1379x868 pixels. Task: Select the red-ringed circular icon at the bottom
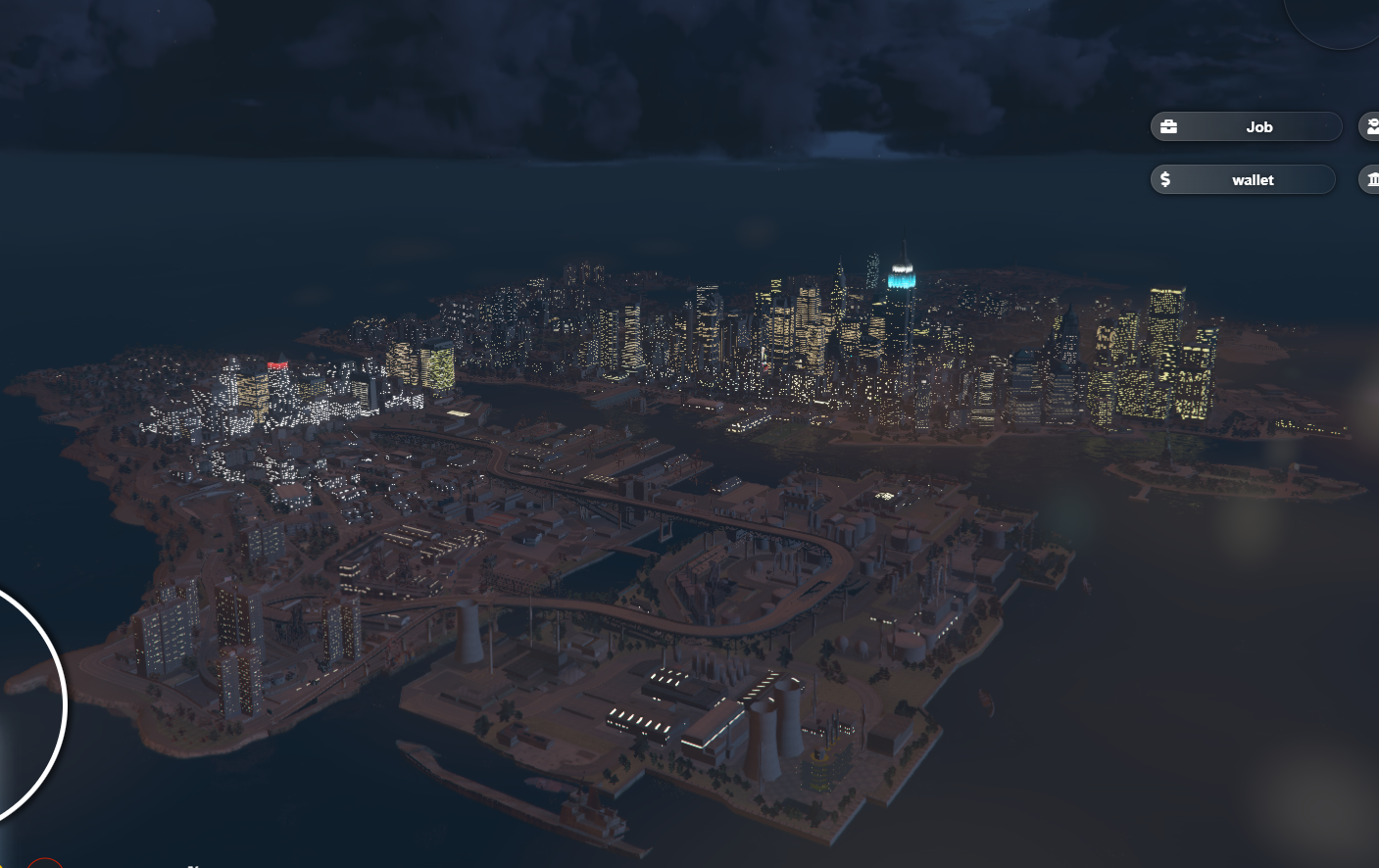44,865
